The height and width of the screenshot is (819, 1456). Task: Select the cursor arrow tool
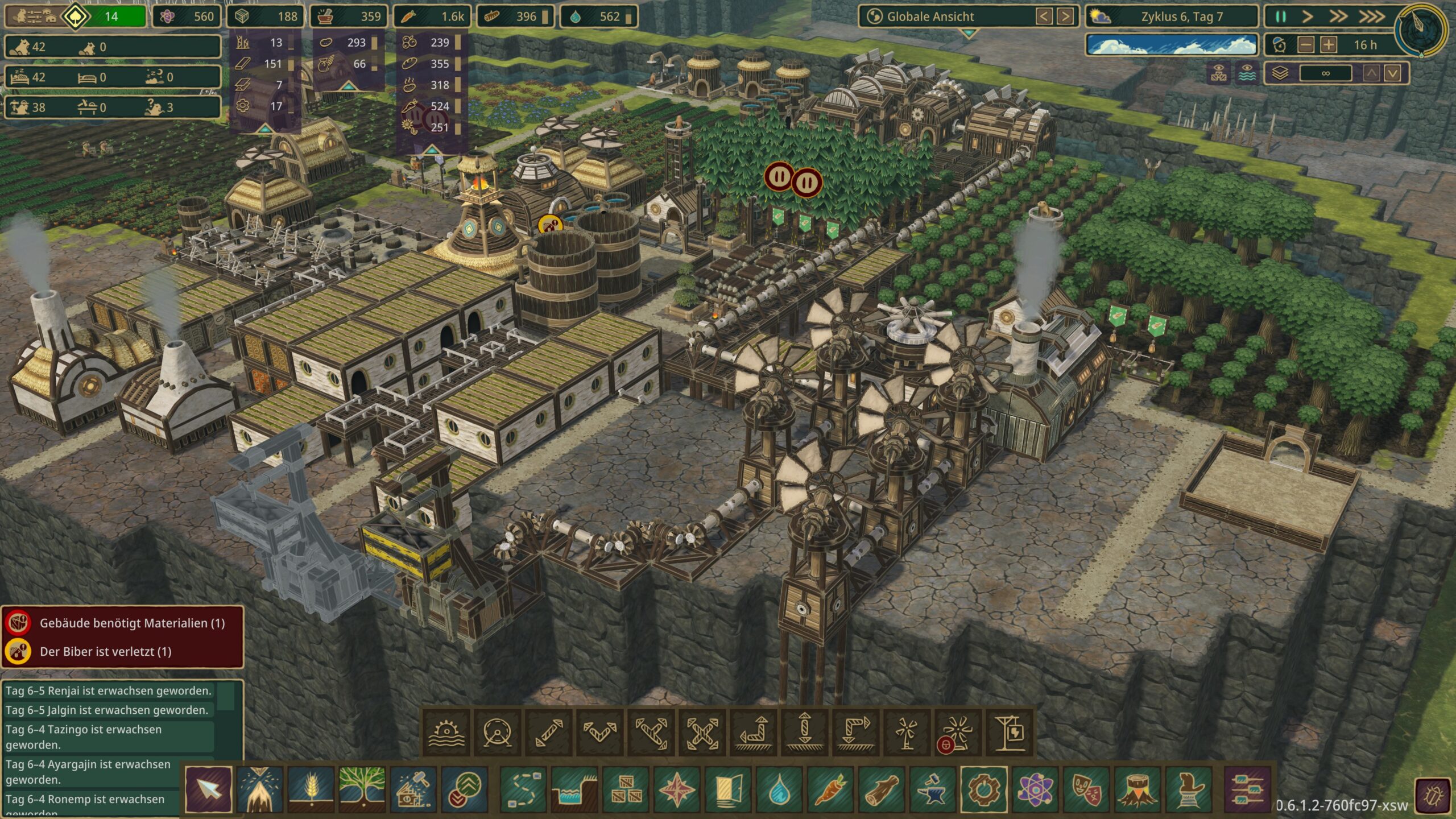coord(208,789)
